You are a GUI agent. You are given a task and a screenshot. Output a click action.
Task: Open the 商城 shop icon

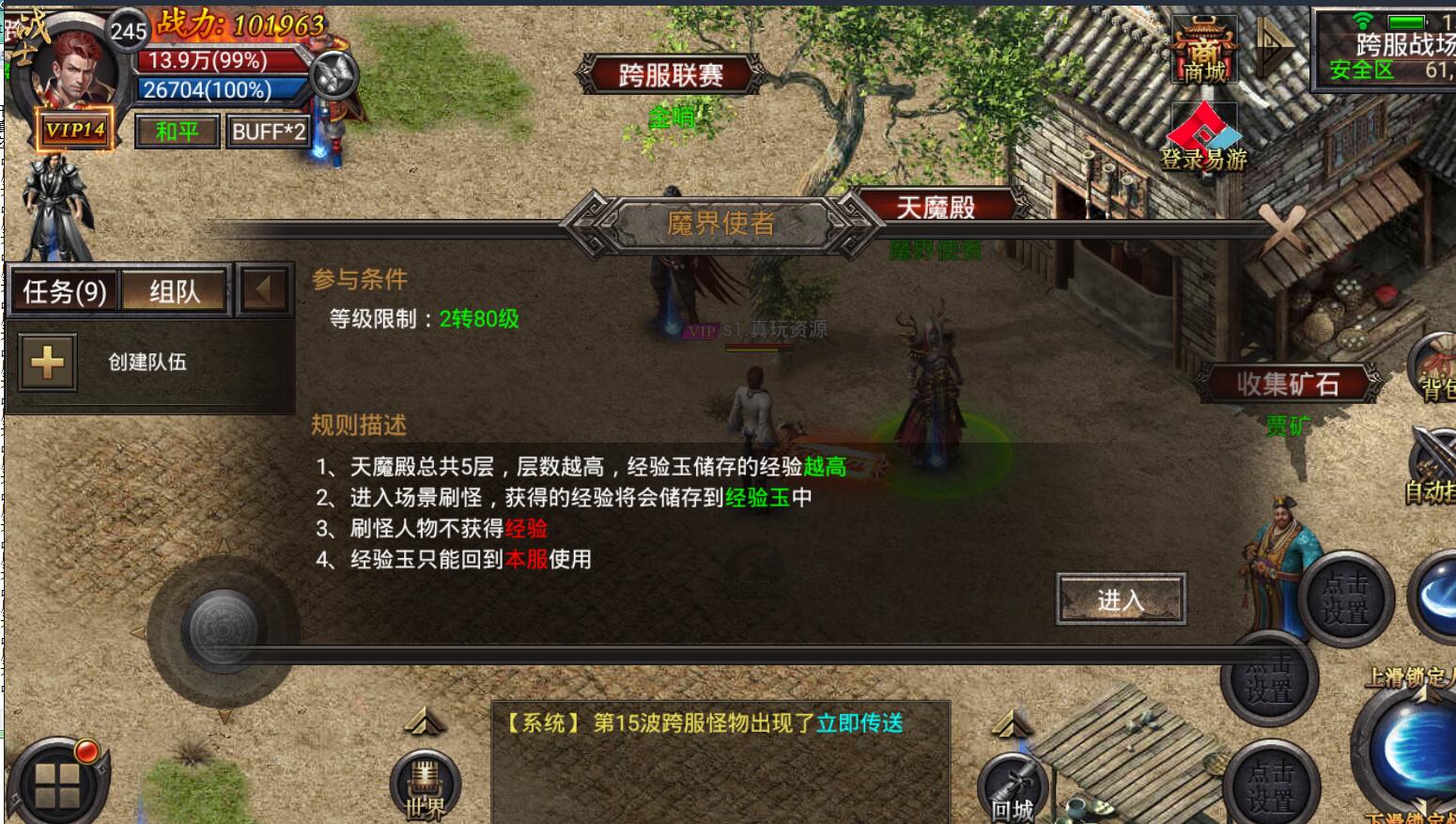pyautogui.click(x=1204, y=52)
